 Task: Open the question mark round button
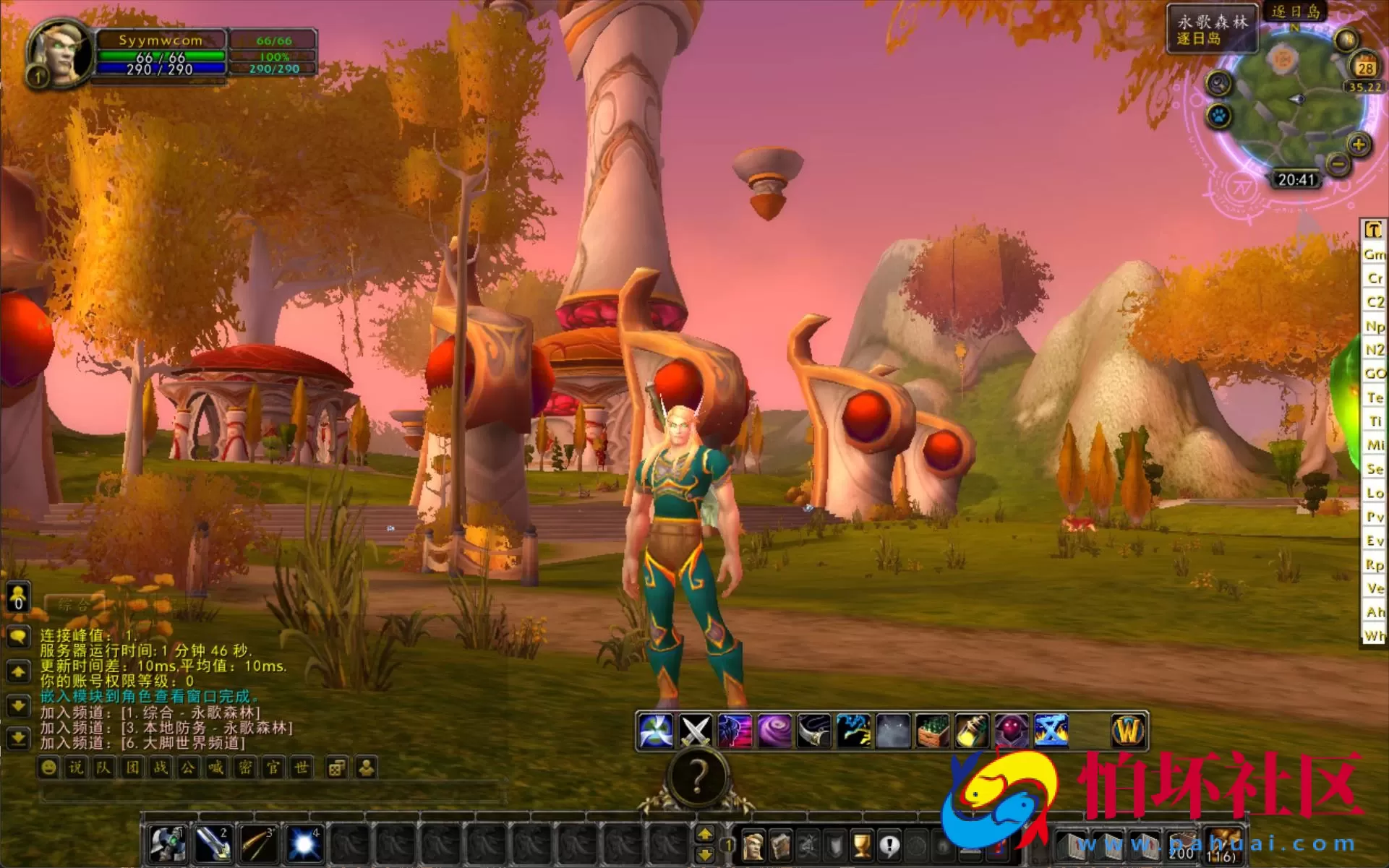pos(697,778)
